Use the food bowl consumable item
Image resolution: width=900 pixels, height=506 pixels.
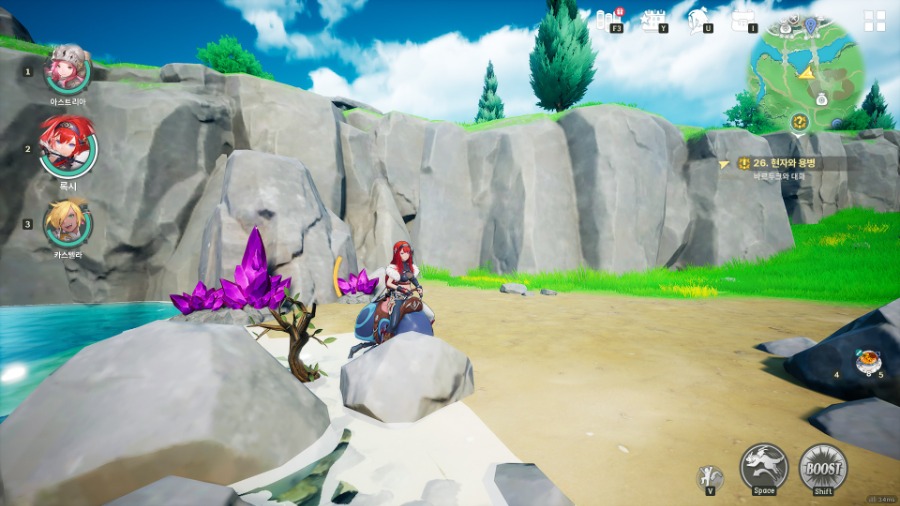tap(866, 360)
